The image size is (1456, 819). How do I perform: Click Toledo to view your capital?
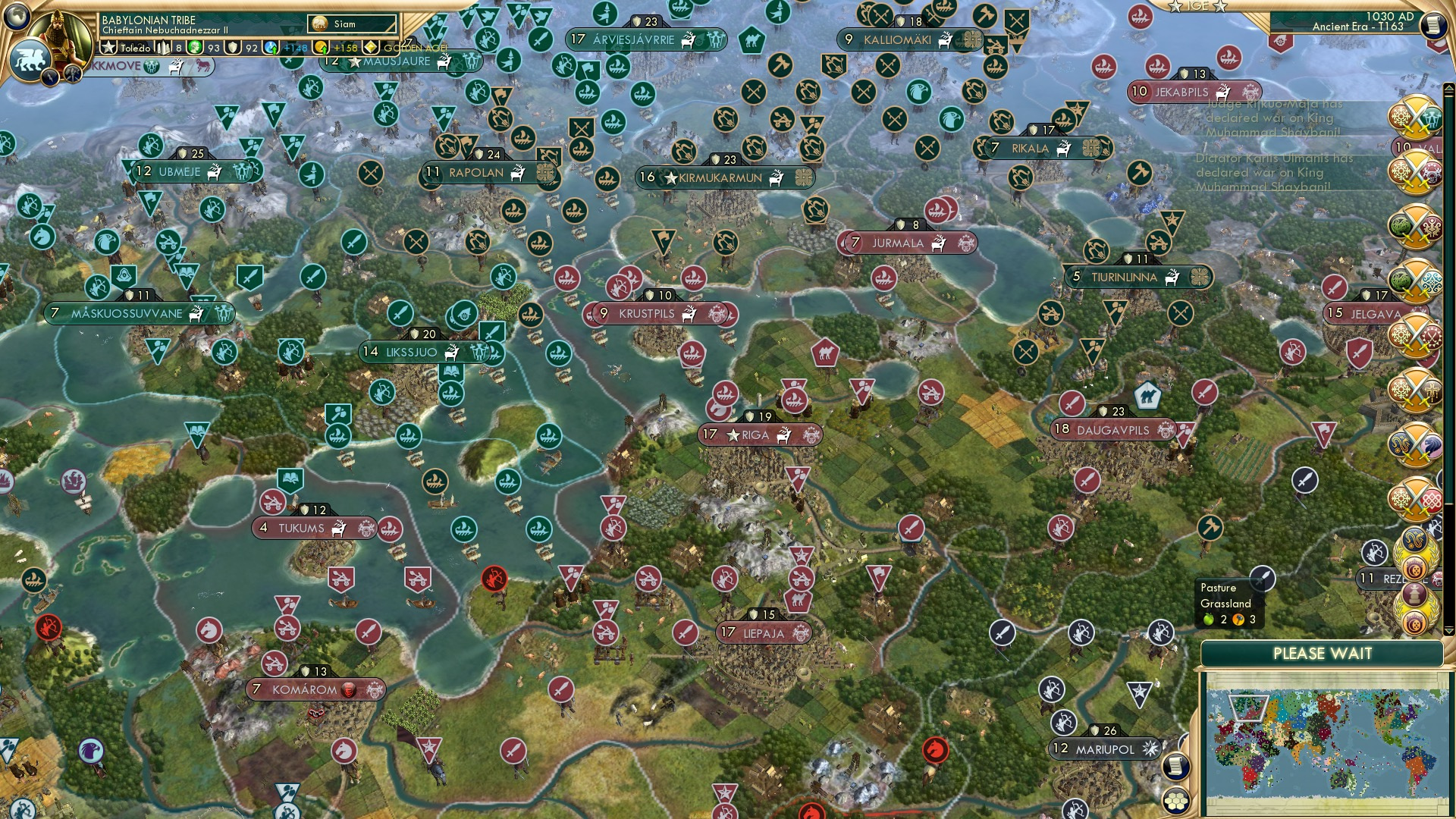pyautogui.click(x=135, y=48)
